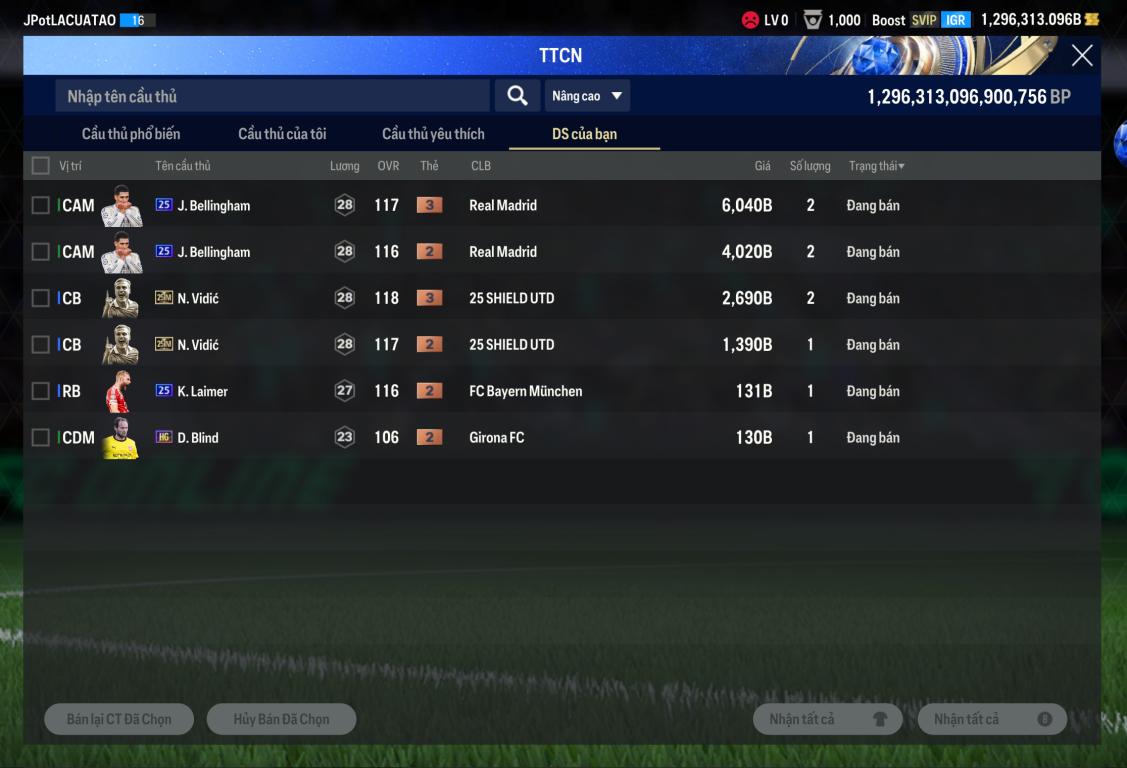
Task: Tick the K. Laimer row checkbox
Action: [x=41, y=391]
